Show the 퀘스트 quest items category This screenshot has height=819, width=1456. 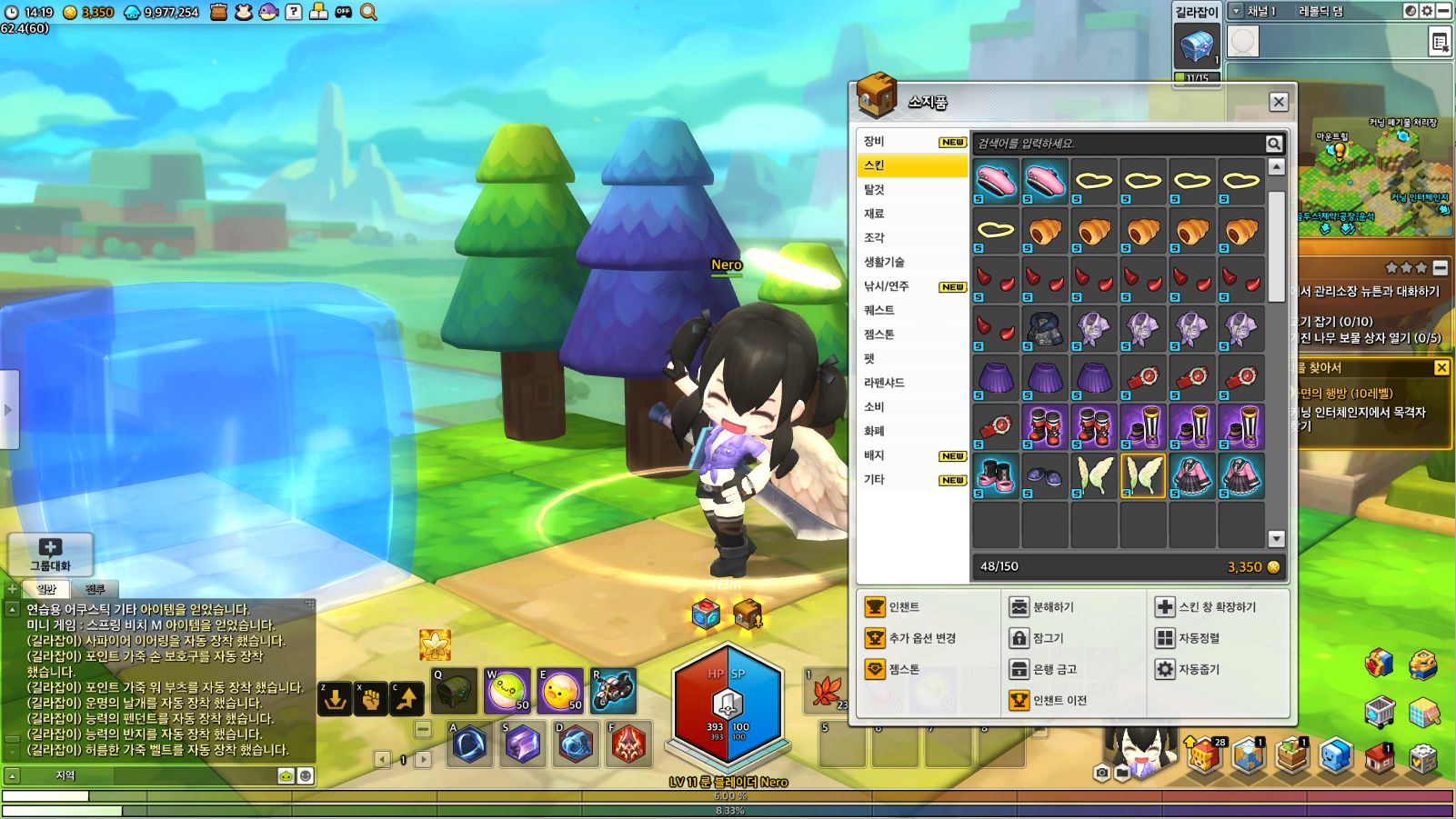coord(879,310)
